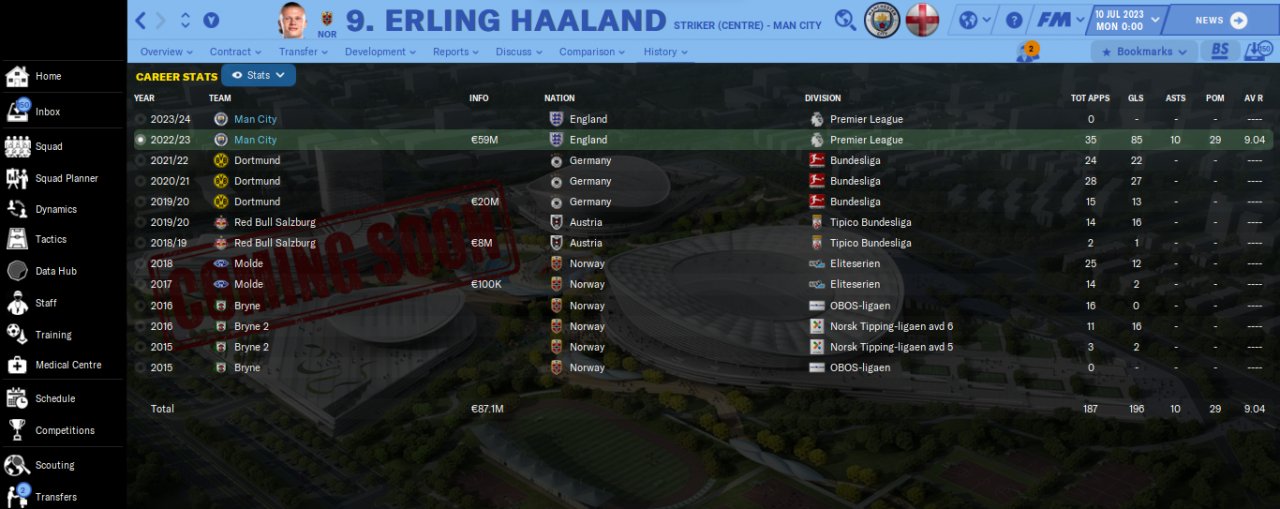Click the News continue button
1280x509 pixels.
coord(1221,20)
